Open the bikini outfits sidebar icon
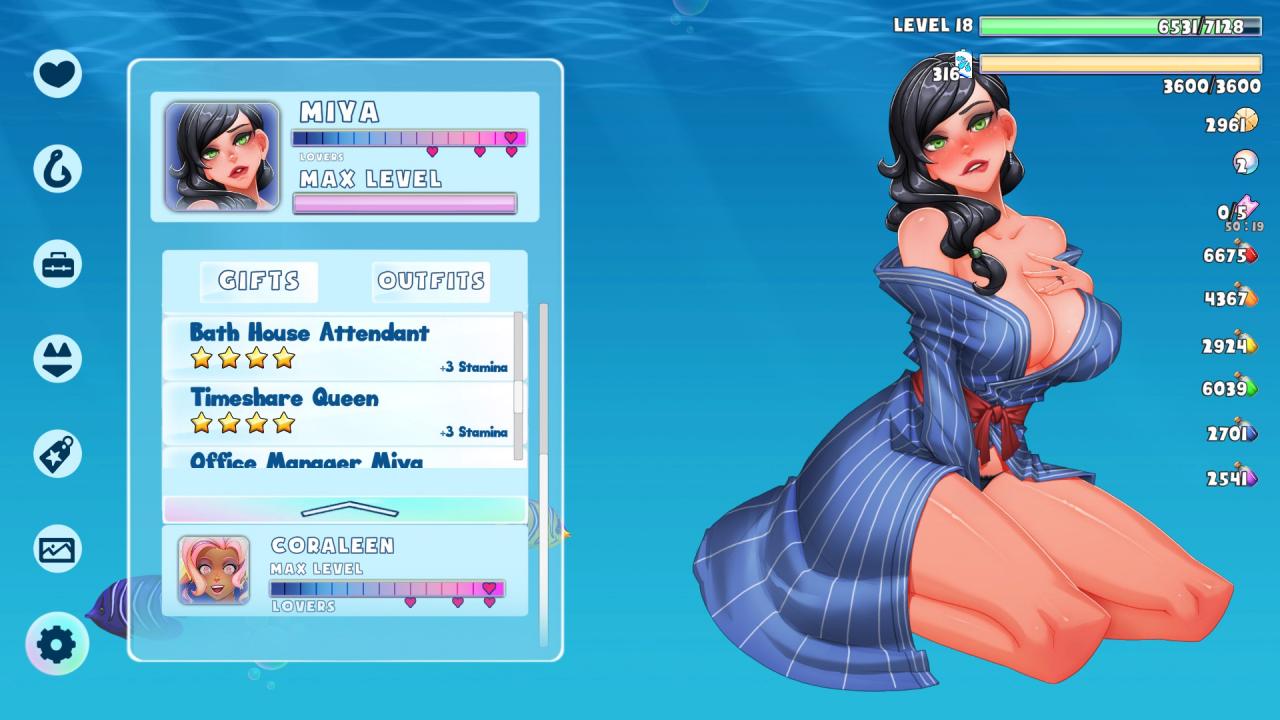This screenshot has height=720, width=1280. [57, 359]
